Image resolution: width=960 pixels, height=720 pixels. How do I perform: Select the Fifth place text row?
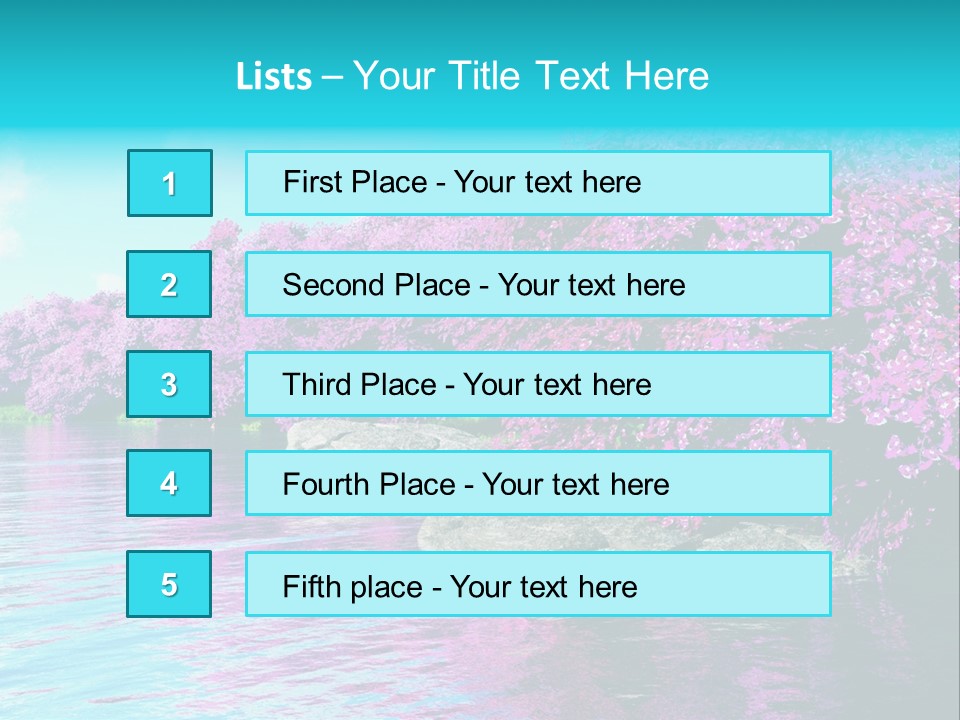(x=538, y=584)
